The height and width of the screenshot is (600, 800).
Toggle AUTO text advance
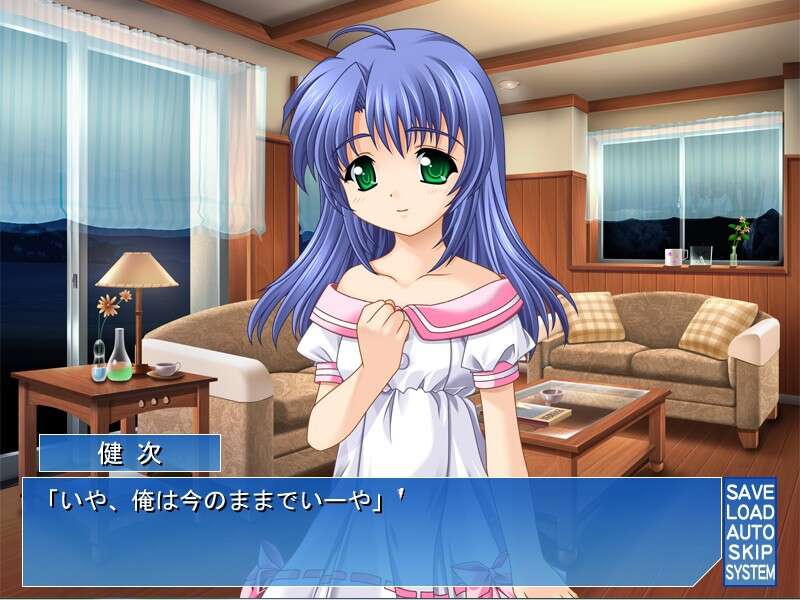coord(750,532)
